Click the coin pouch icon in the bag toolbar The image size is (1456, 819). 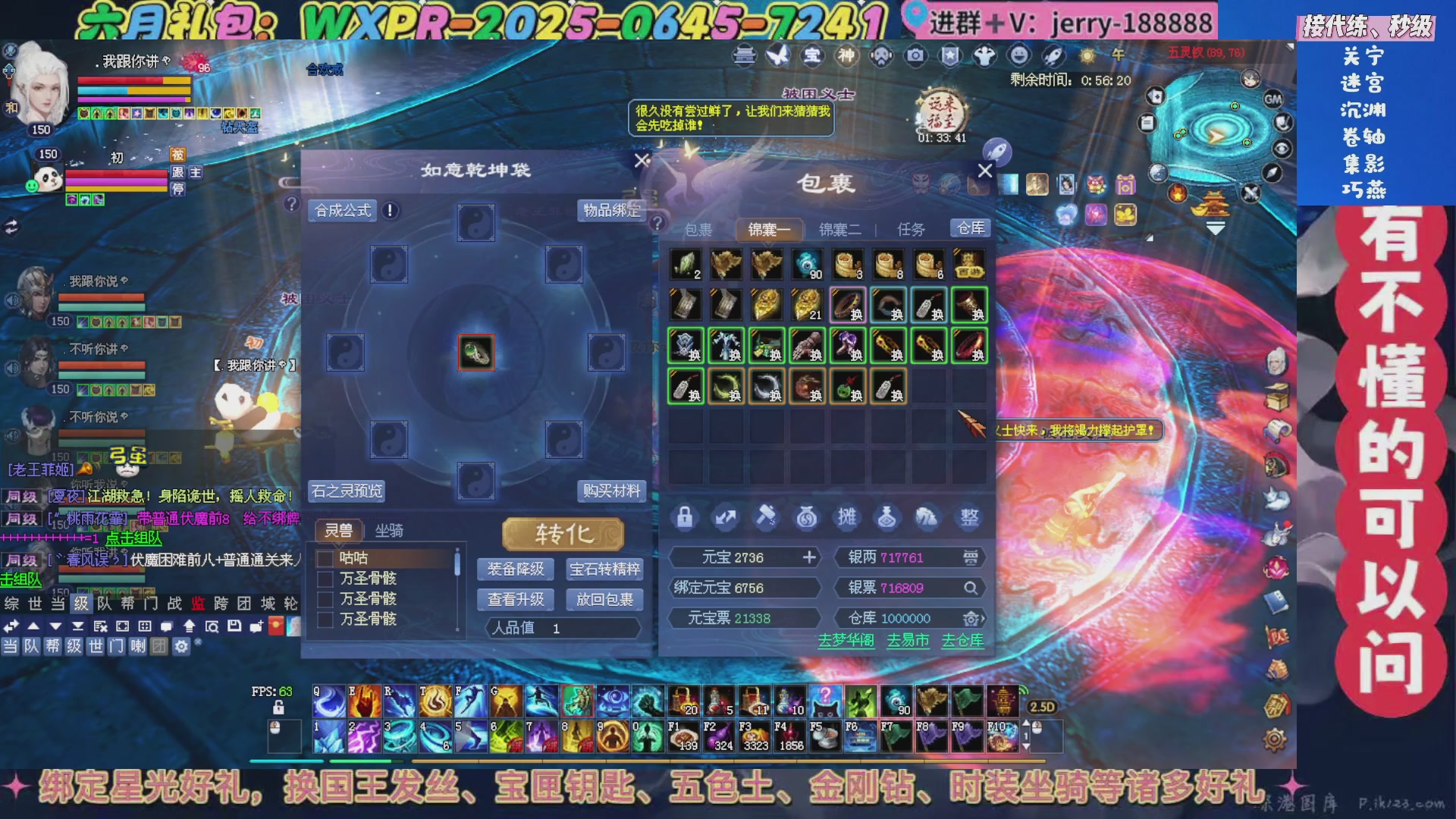coord(807,518)
